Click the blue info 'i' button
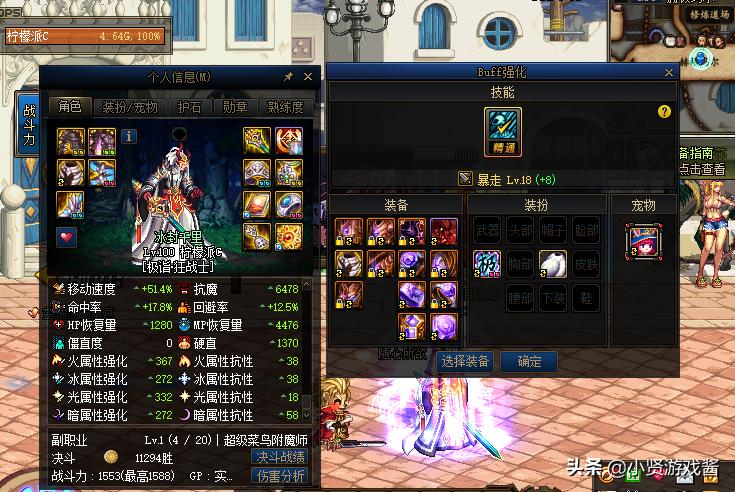The height and width of the screenshot is (492, 735). pos(130,136)
